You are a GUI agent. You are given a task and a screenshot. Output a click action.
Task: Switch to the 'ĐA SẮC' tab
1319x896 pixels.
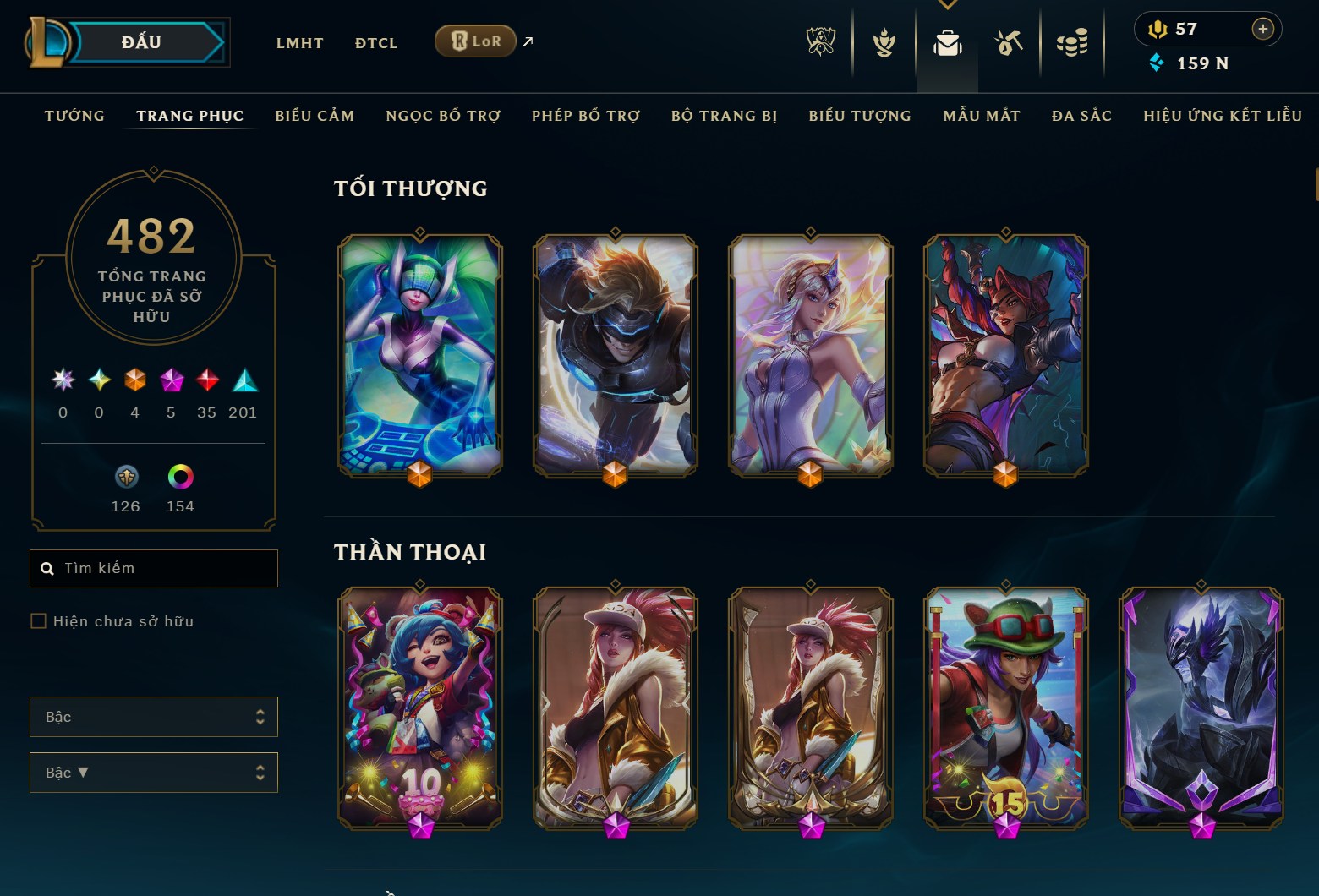pos(1081,116)
